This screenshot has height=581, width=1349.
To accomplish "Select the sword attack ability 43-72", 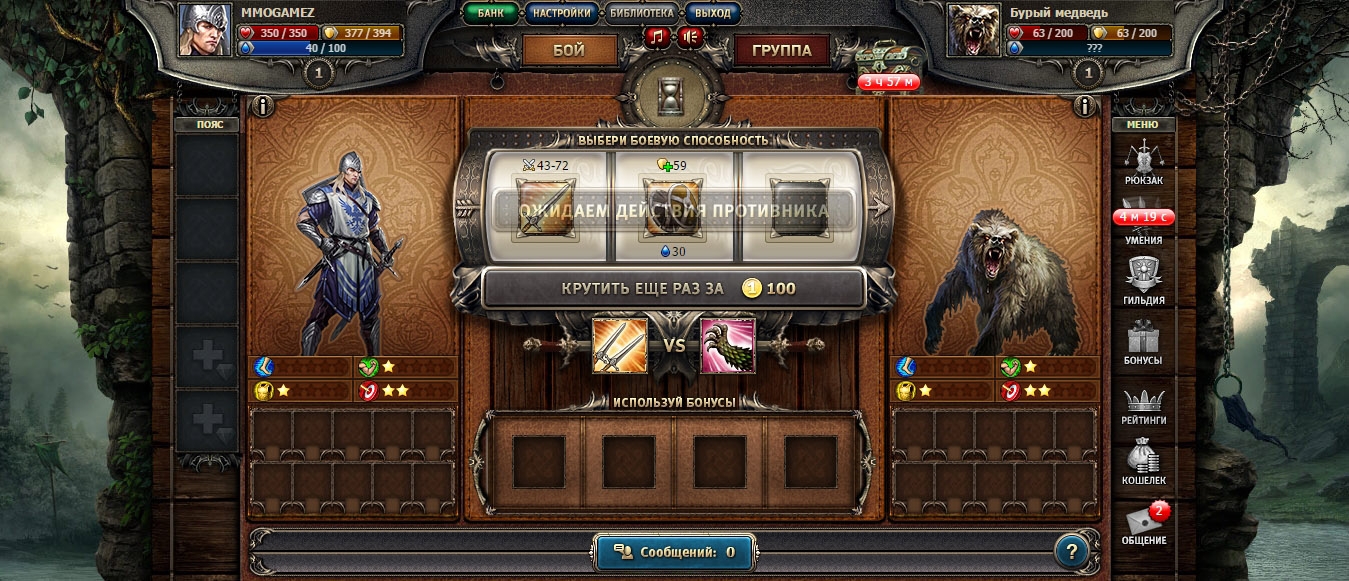I will (x=545, y=208).
